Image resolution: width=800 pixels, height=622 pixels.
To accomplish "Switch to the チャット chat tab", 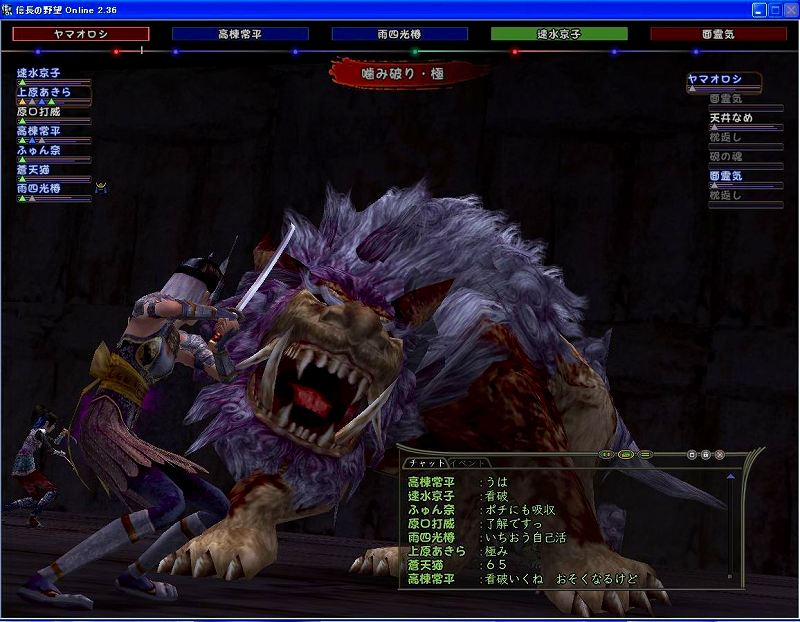I will [425, 463].
